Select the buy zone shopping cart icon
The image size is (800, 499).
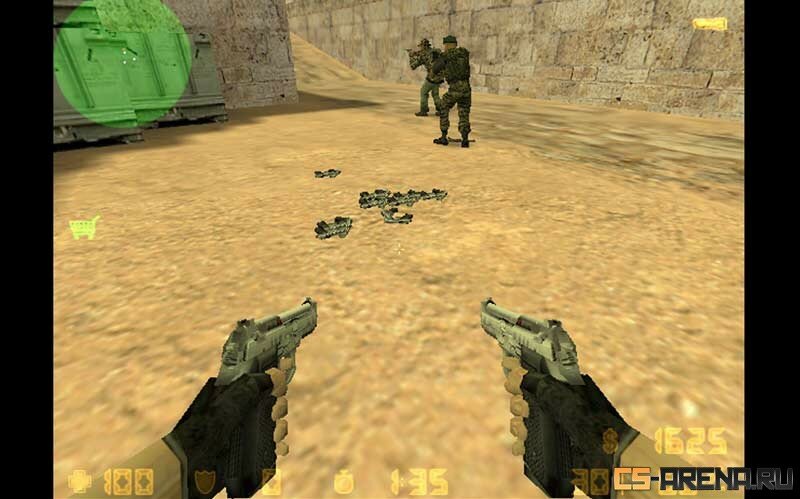pyautogui.click(x=84, y=227)
